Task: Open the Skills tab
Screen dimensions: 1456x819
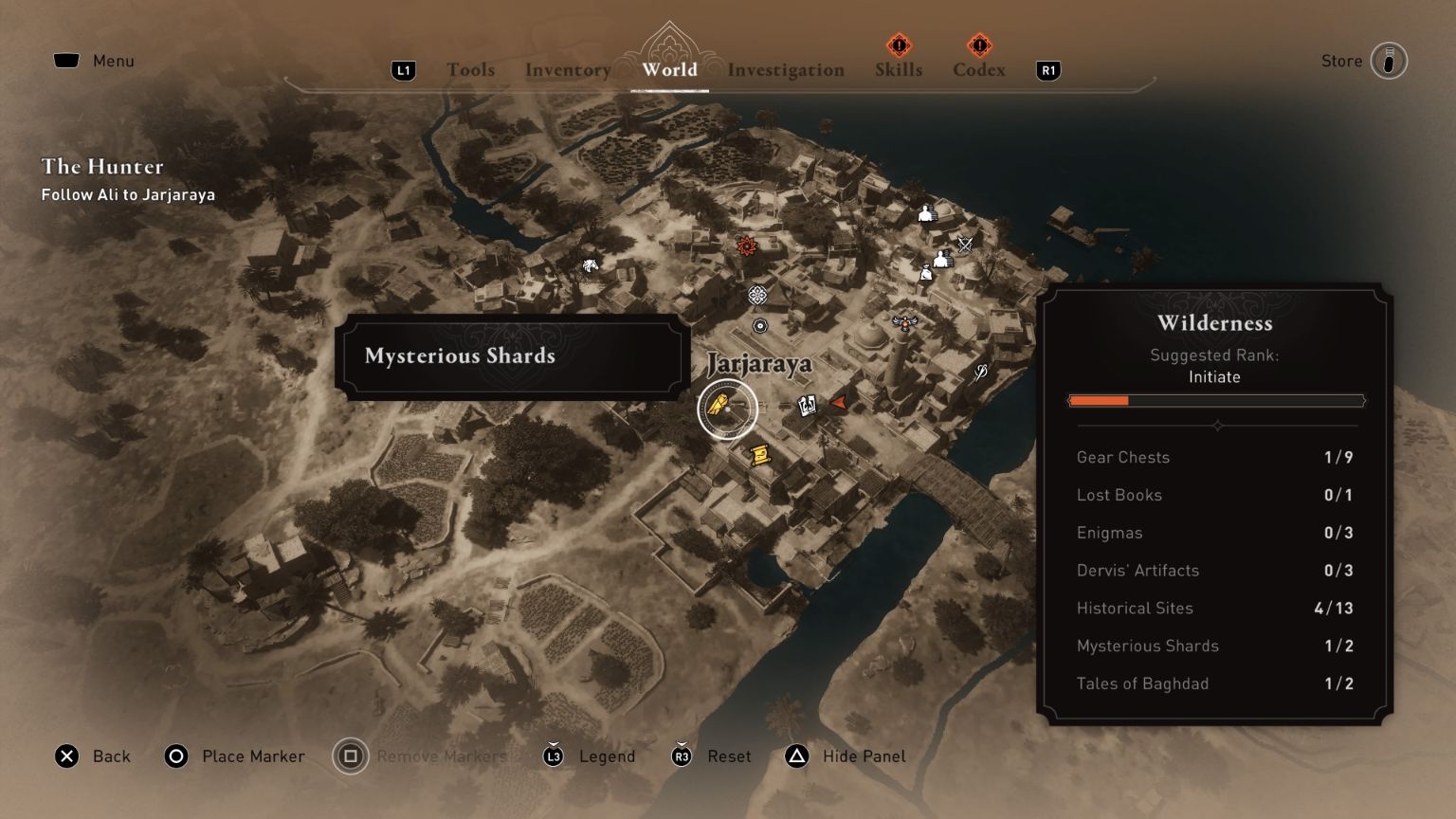Action: [898, 69]
